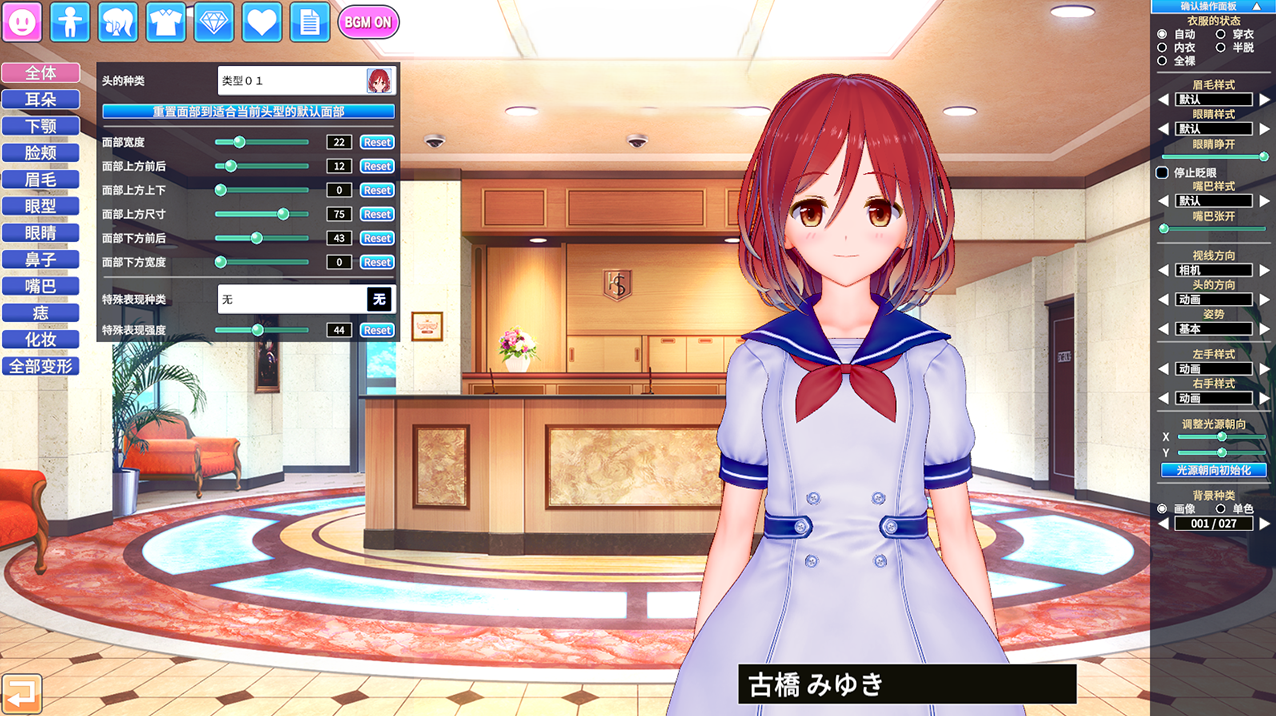Image resolution: width=1276 pixels, height=716 pixels.
Task: Choose the 单色 background type radio
Action: 1220,509
